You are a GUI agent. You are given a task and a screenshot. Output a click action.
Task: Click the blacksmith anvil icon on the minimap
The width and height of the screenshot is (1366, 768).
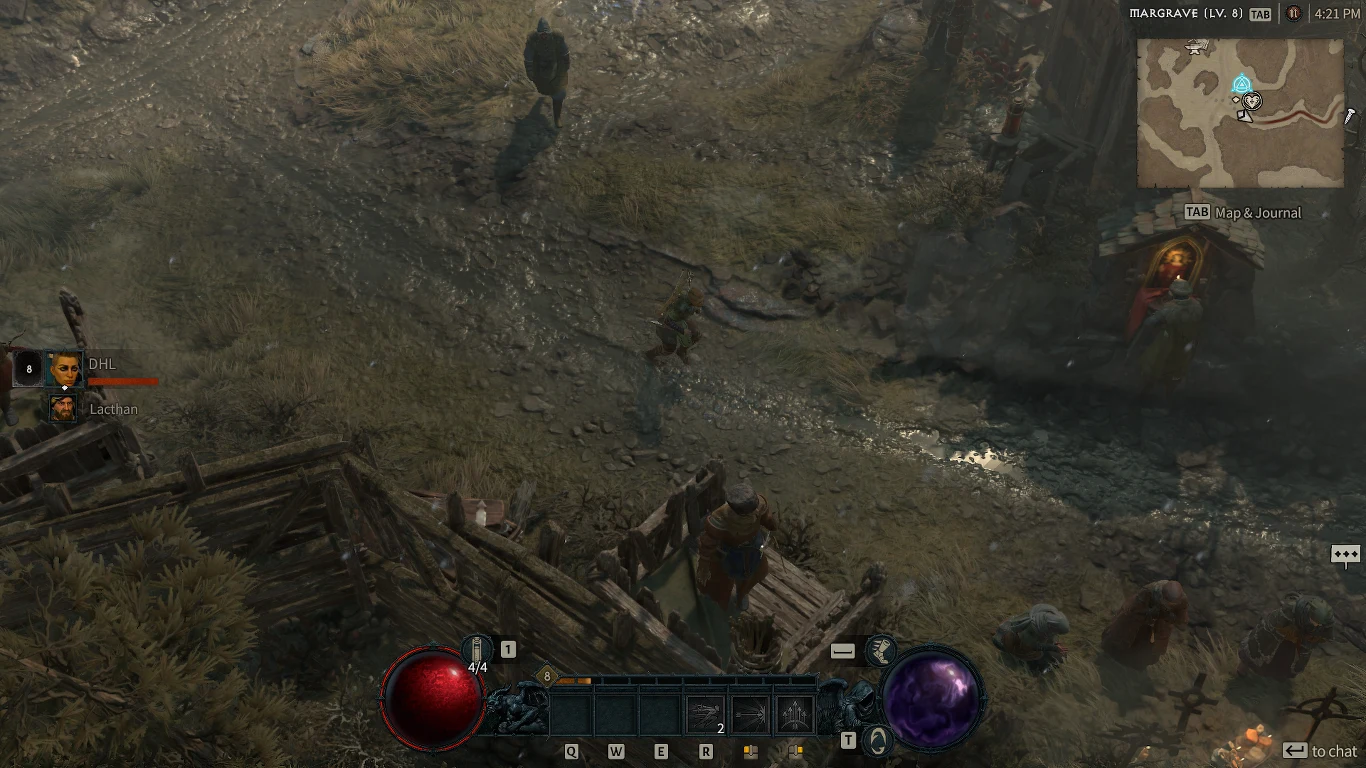point(1196,48)
